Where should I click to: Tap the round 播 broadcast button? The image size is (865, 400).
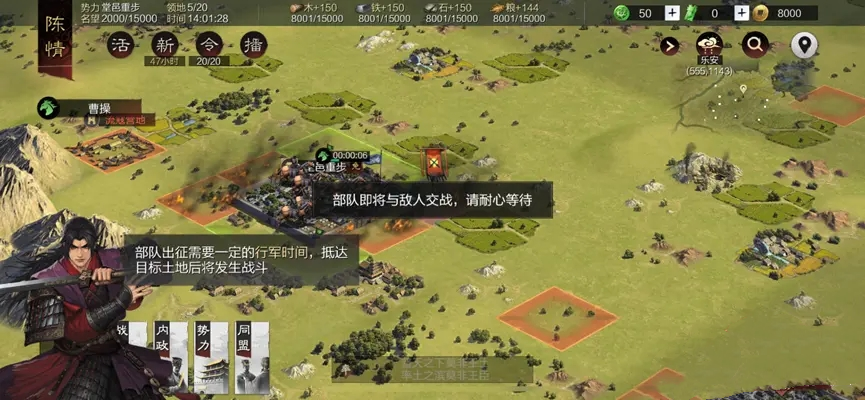point(253,45)
